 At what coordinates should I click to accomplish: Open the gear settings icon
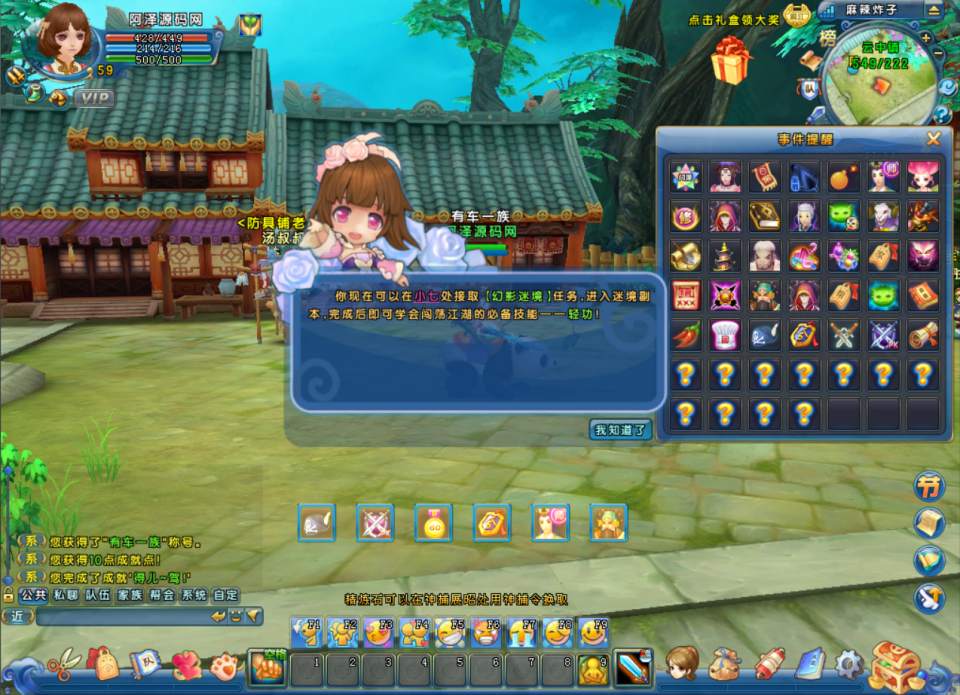(x=849, y=663)
